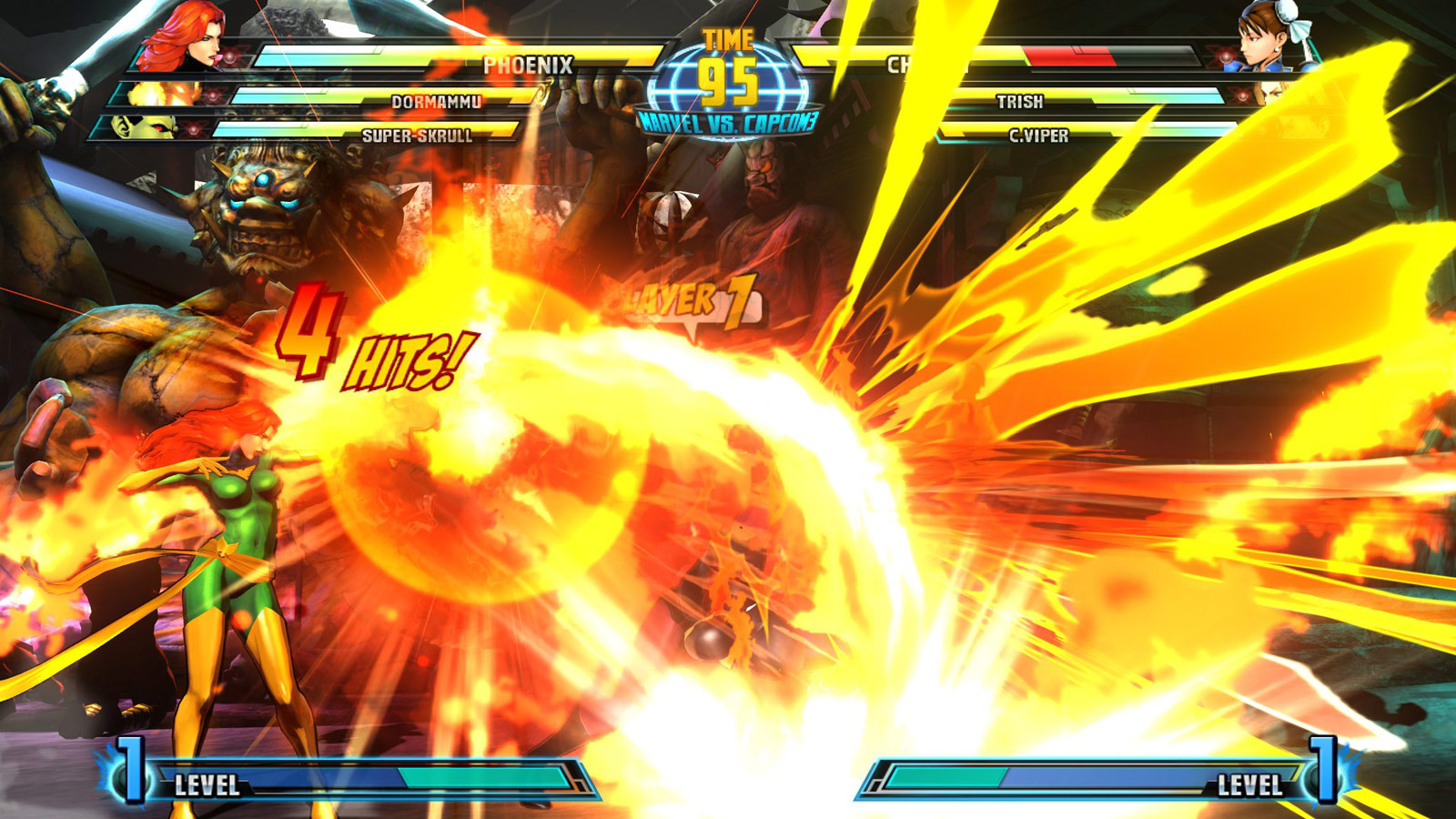Image resolution: width=1456 pixels, height=819 pixels.
Task: Click the red cross marker near Chun-Li's portrait
Action: point(1226,56)
